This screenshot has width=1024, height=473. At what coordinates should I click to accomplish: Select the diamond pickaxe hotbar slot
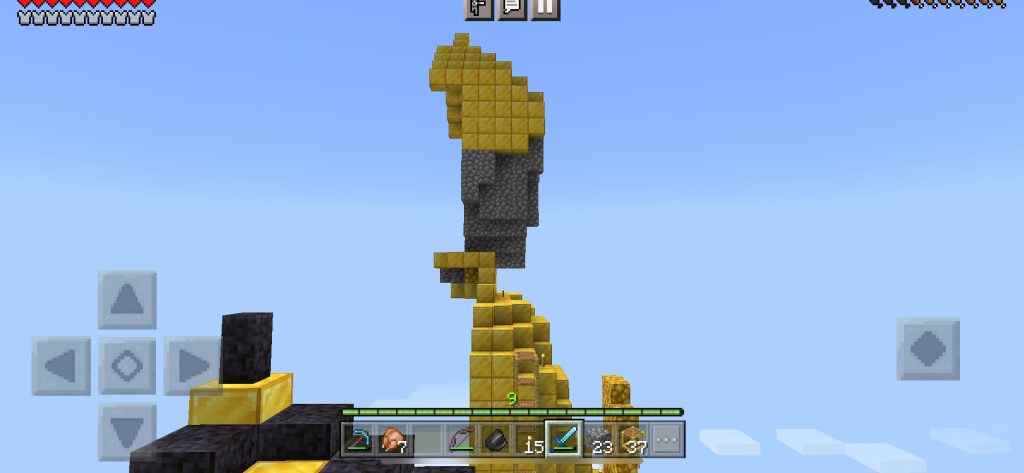click(x=359, y=439)
